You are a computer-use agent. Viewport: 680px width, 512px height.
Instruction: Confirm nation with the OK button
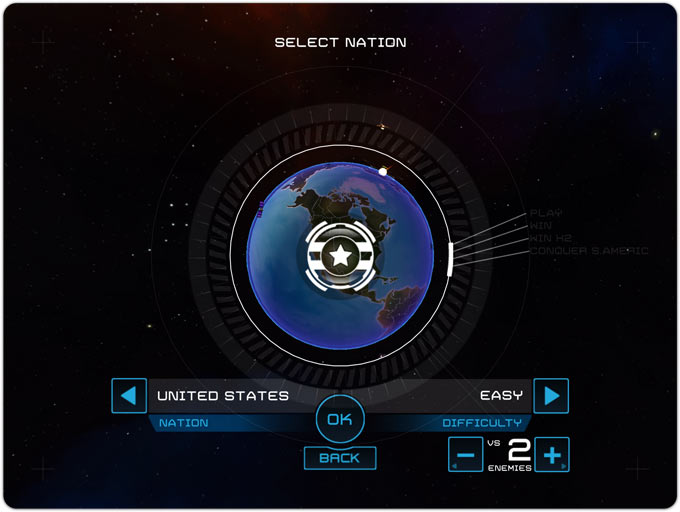(x=340, y=420)
